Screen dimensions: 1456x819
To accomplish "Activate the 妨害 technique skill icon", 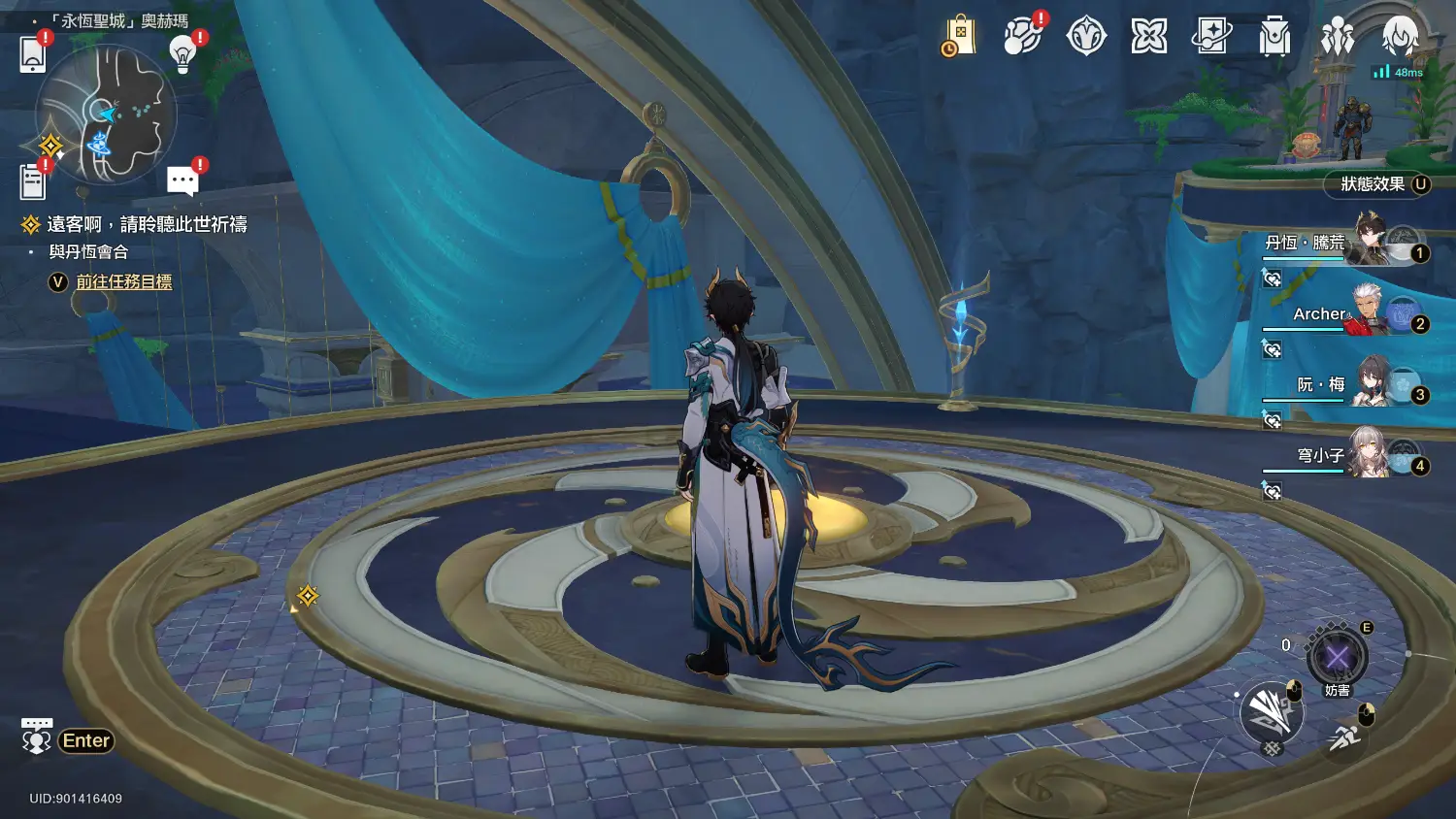I will click(x=1338, y=659).
